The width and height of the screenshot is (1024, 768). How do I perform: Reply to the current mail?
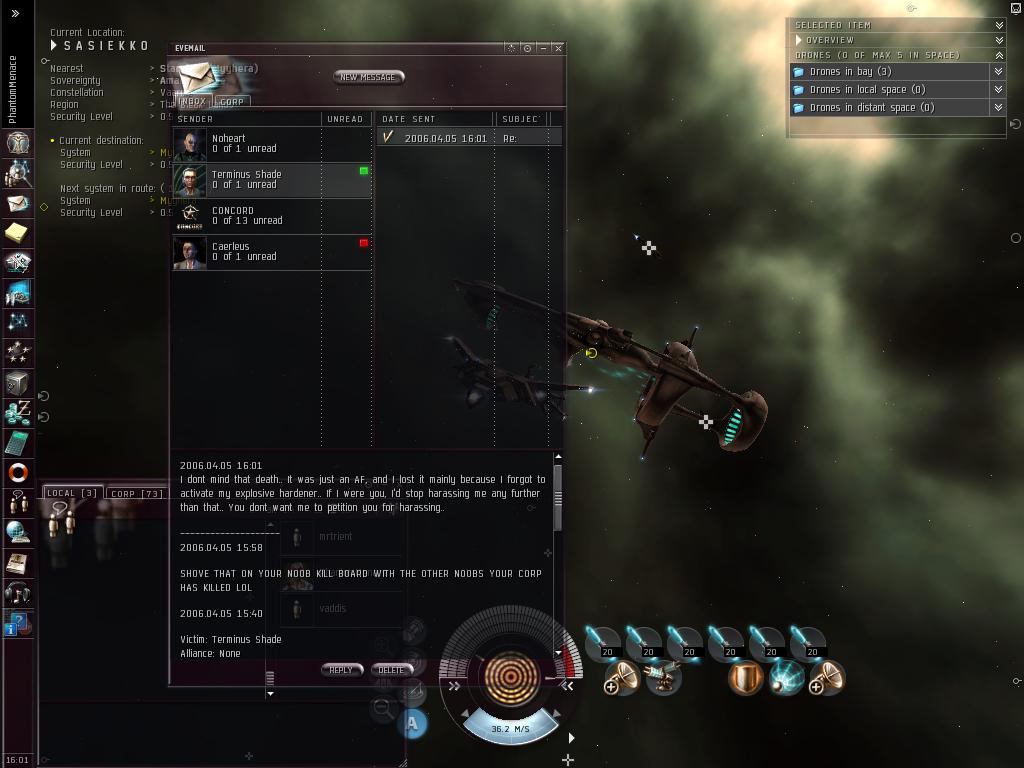pos(341,670)
